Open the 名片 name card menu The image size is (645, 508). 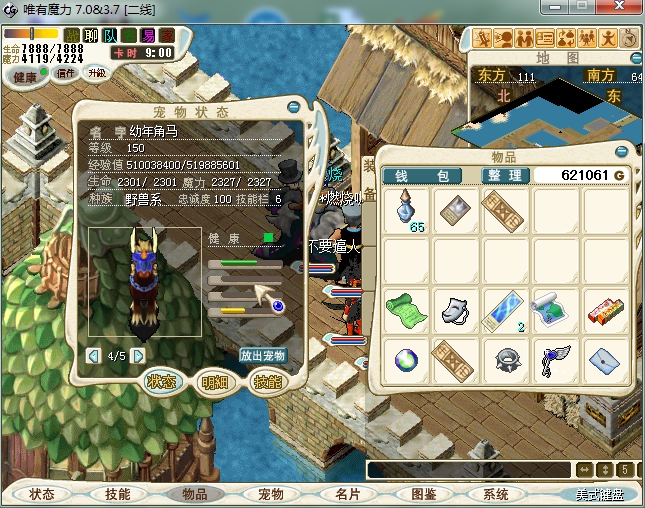(x=347, y=494)
